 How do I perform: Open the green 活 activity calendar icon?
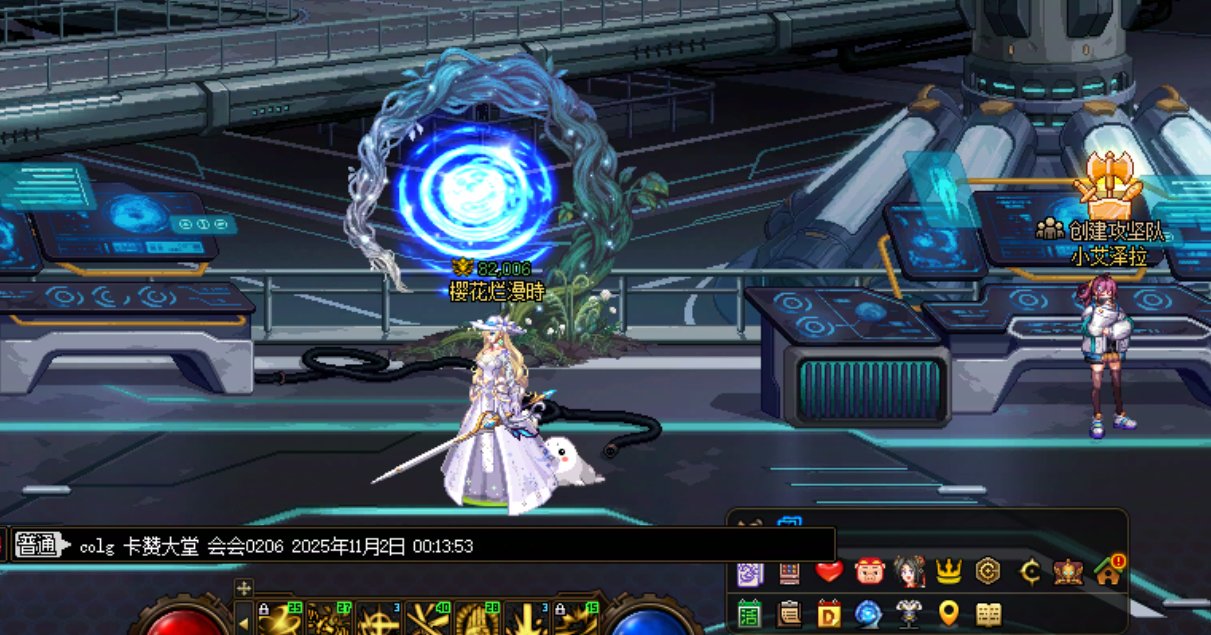tap(750, 613)
